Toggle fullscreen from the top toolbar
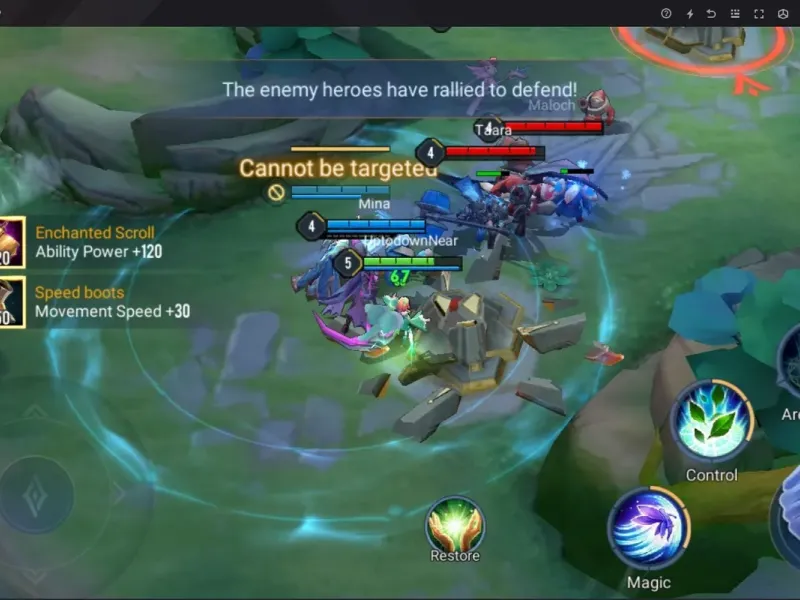800x600 pixels. tap(759, 13)
